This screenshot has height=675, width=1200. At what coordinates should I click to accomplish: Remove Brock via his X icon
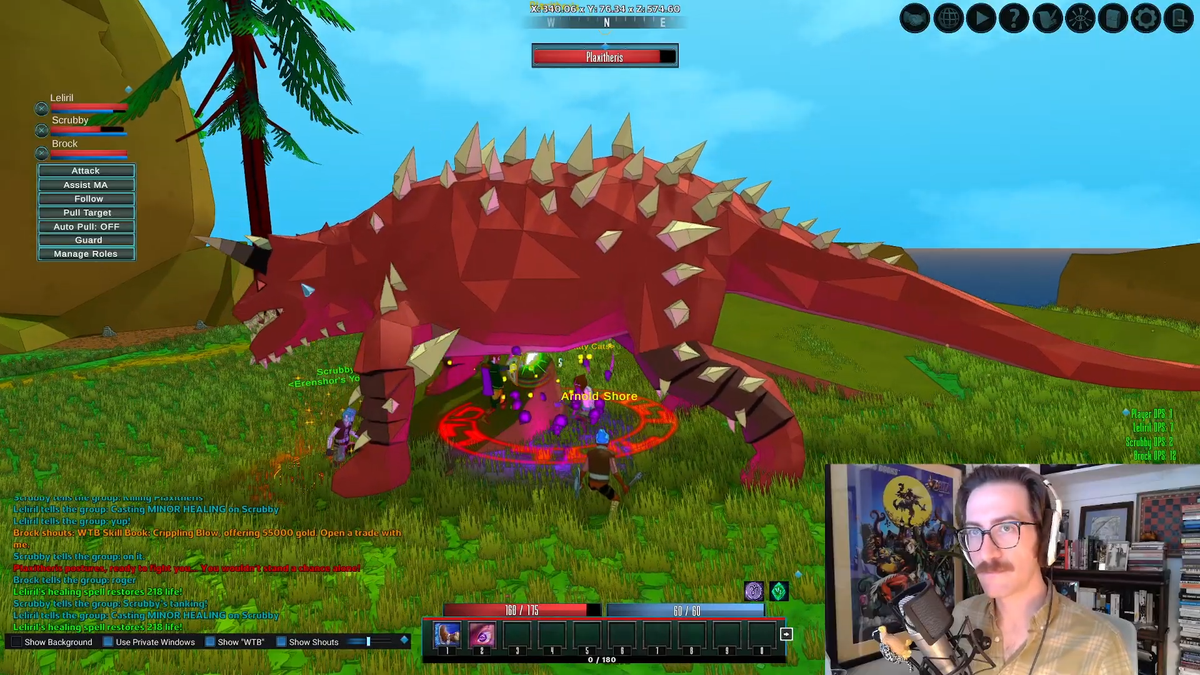[42, 153]
